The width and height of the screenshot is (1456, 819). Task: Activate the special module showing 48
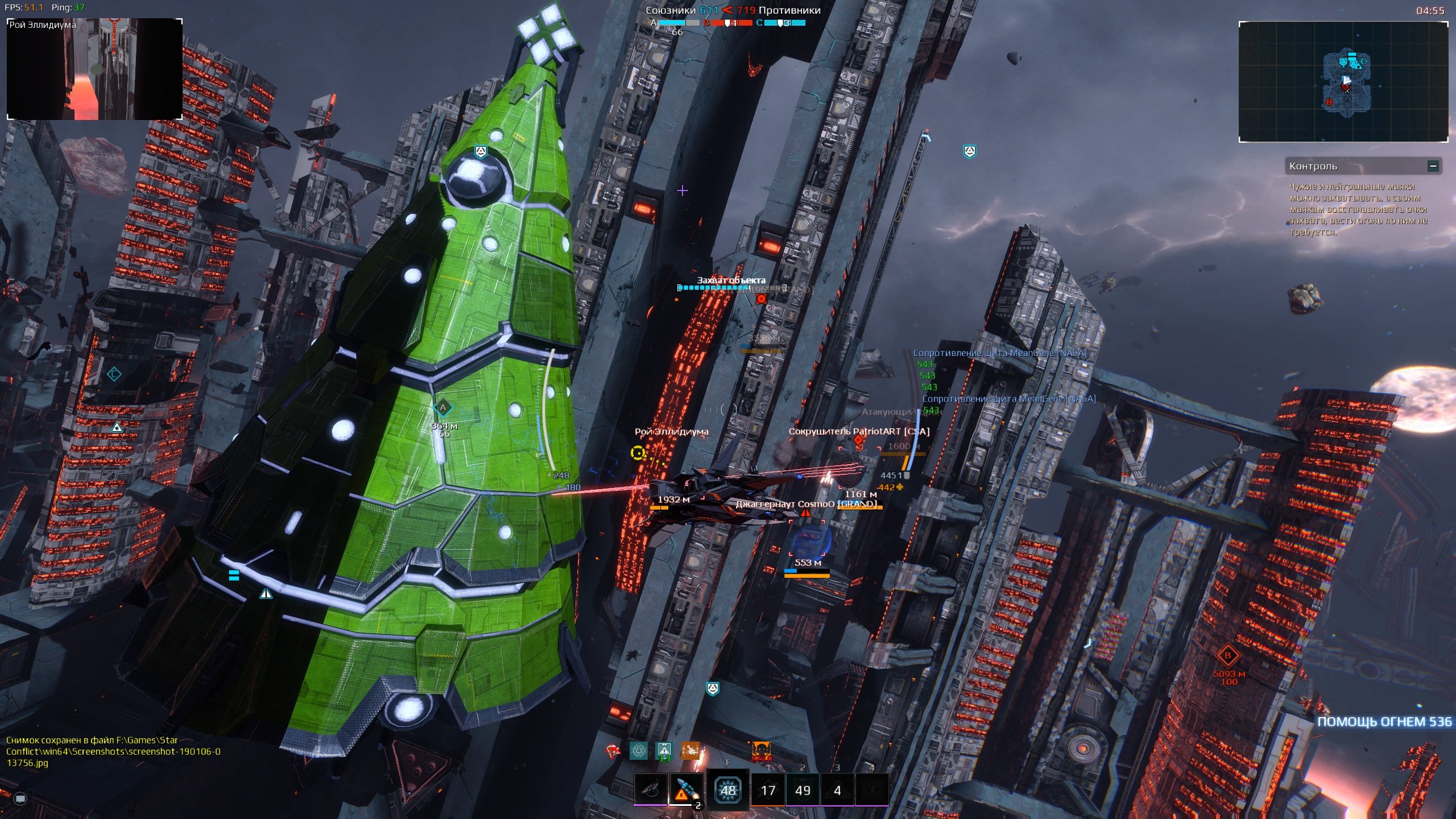click(x=728, y=789)
